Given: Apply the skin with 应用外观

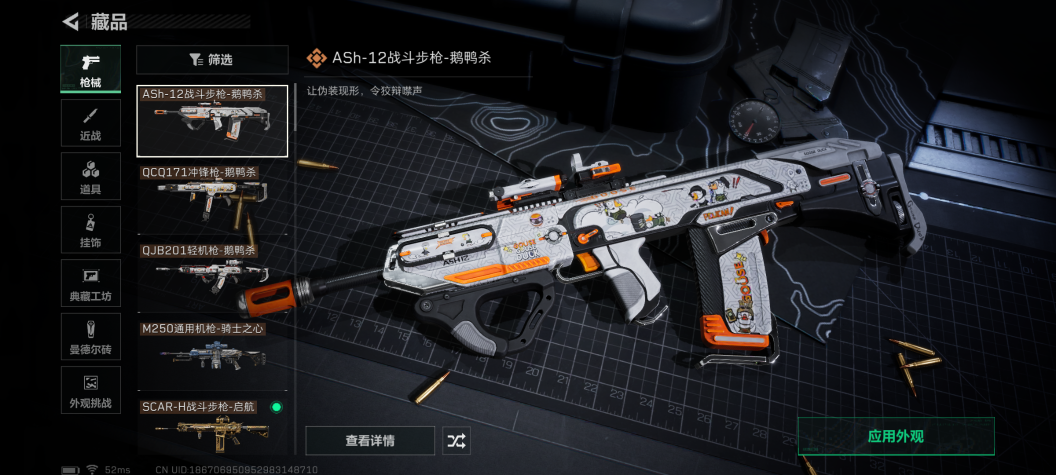Looking at the screenshot, I should 895,437.
